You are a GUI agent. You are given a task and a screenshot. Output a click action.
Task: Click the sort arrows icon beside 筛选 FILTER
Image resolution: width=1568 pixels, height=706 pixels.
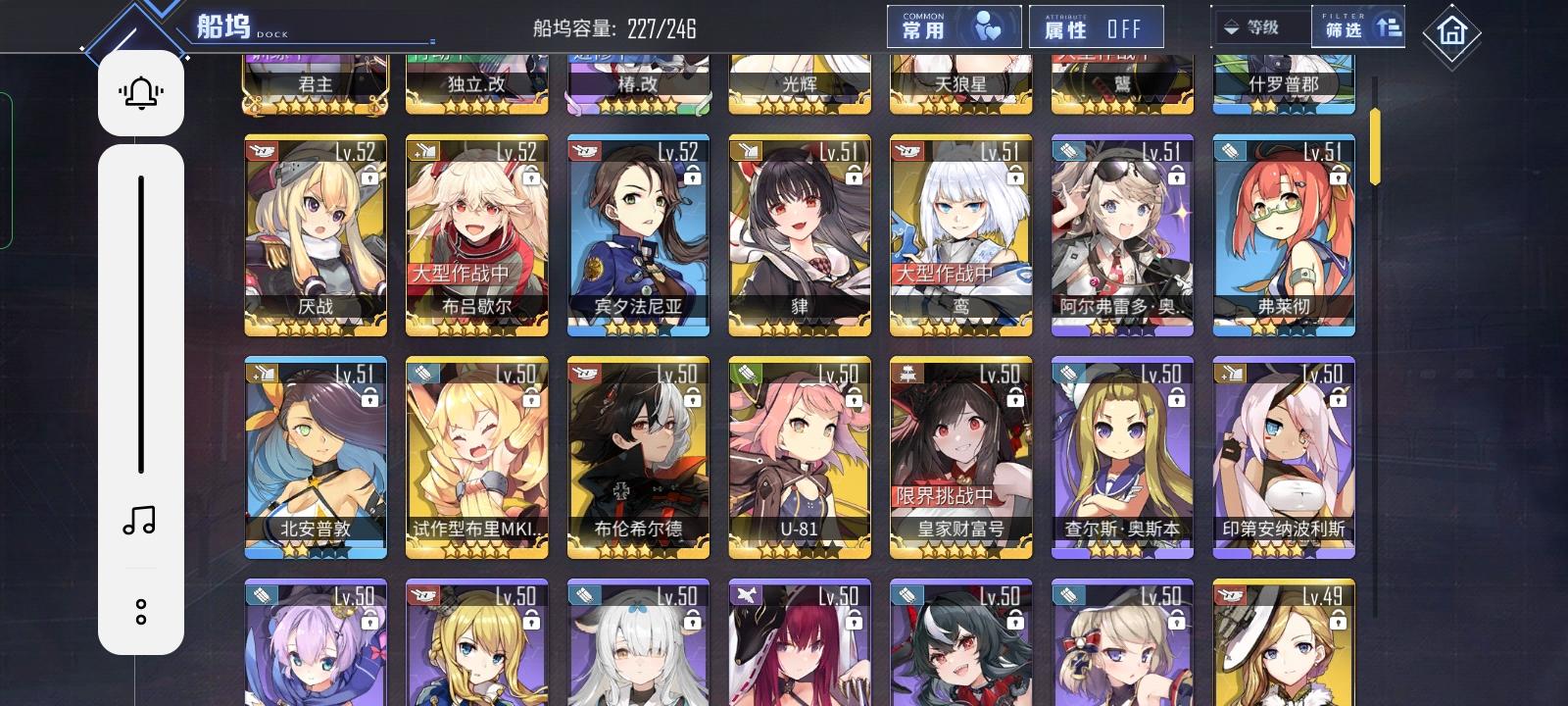pyautogui.click(x=1383, y=26)
